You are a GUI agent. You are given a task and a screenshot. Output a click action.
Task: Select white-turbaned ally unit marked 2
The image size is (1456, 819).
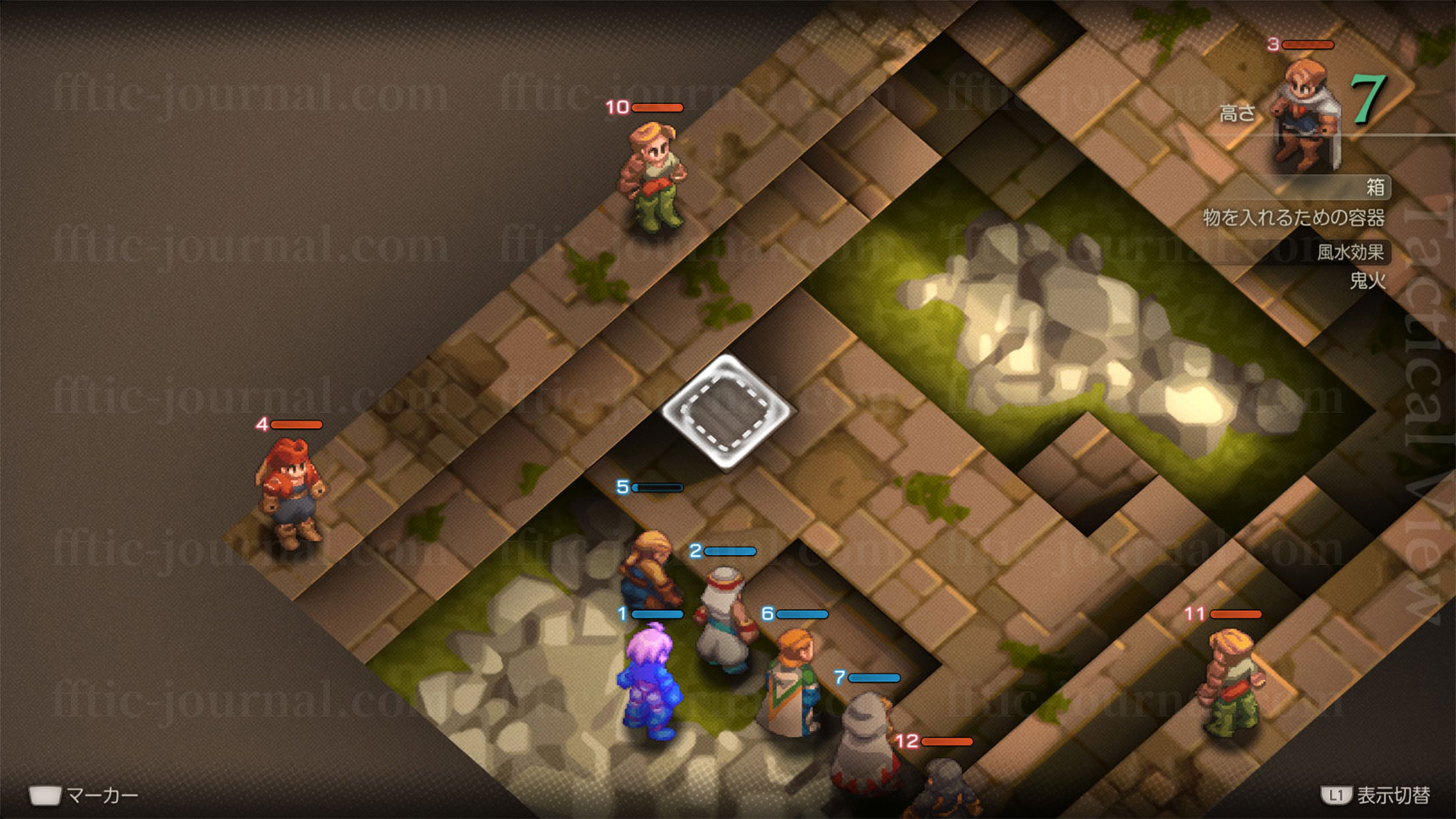pyautogui.click(x=725, y=620)
